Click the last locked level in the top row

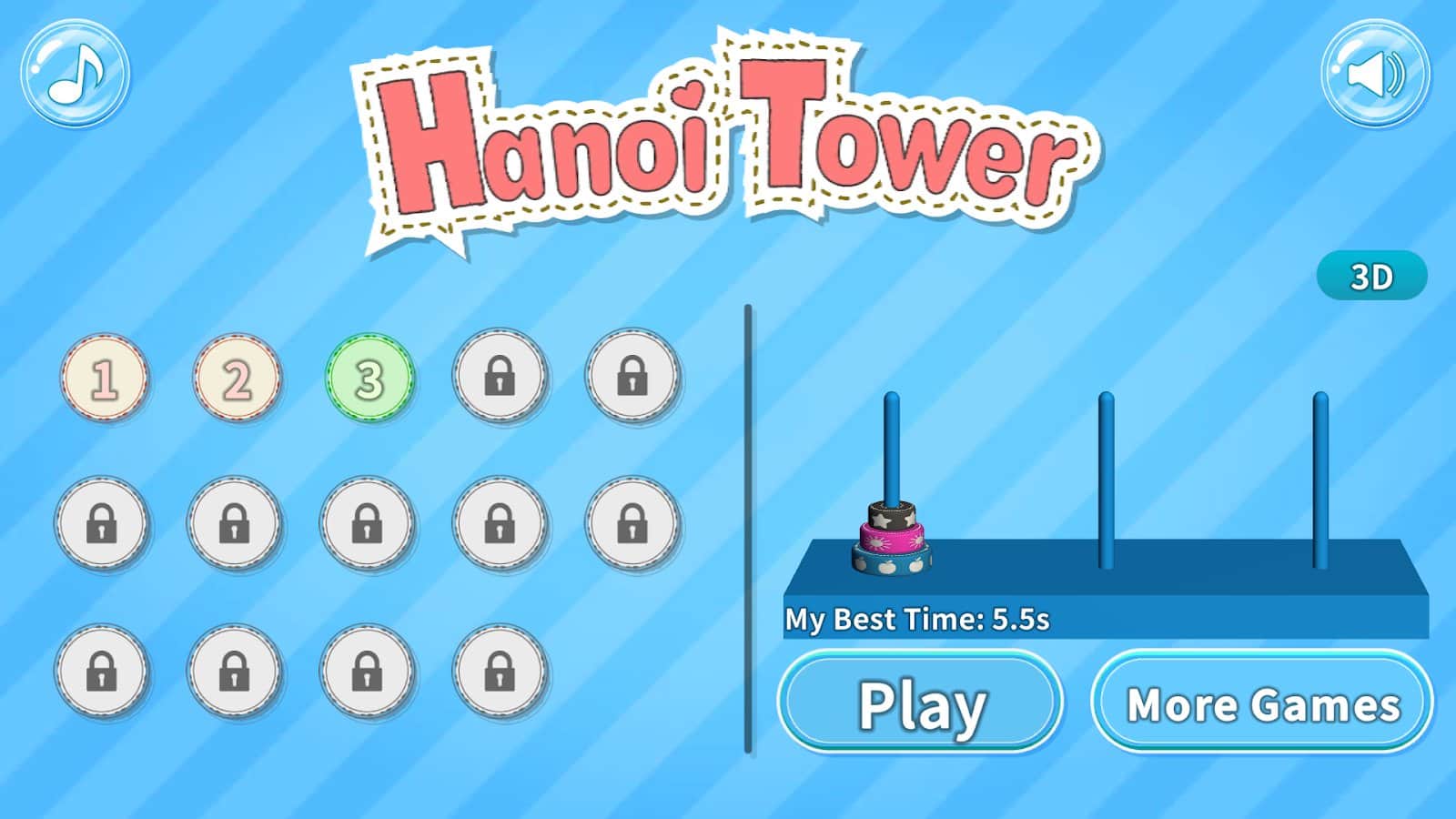pos(631,378)
